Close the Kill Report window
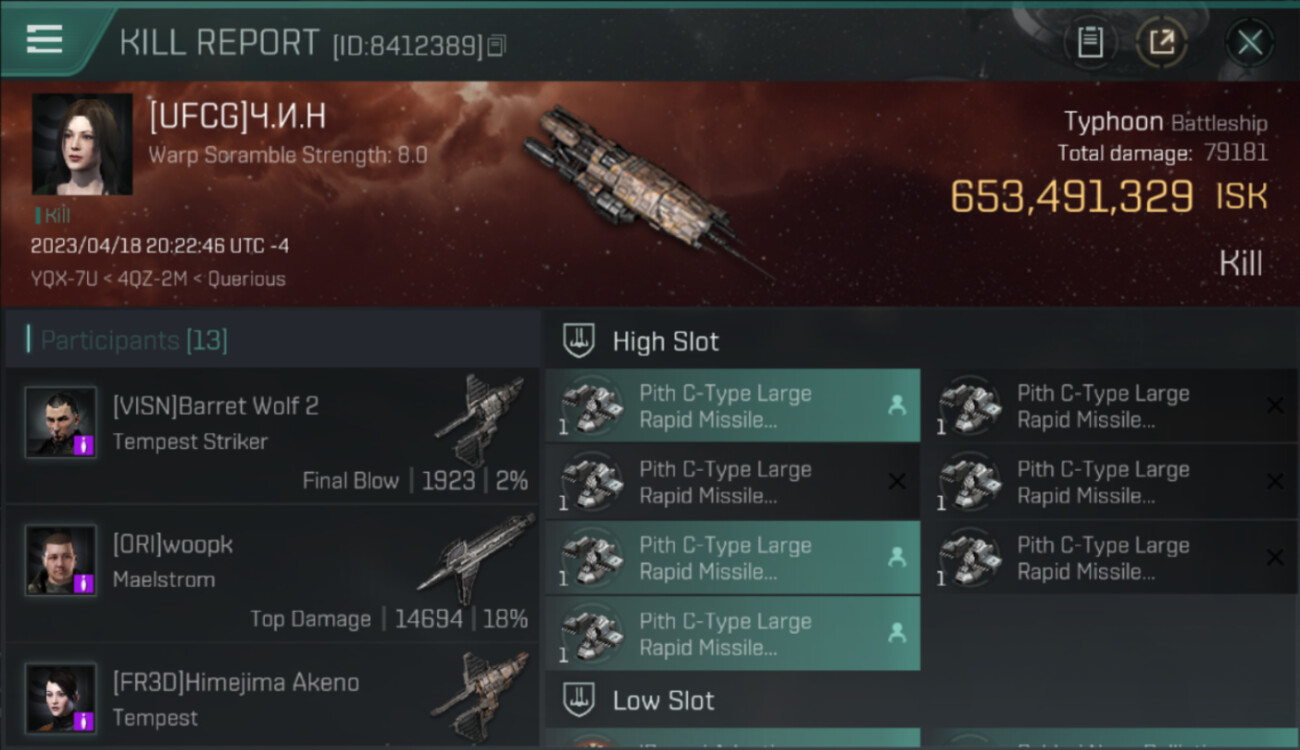The width and height of the screenshot is (1300, 750). (1249, 42)
